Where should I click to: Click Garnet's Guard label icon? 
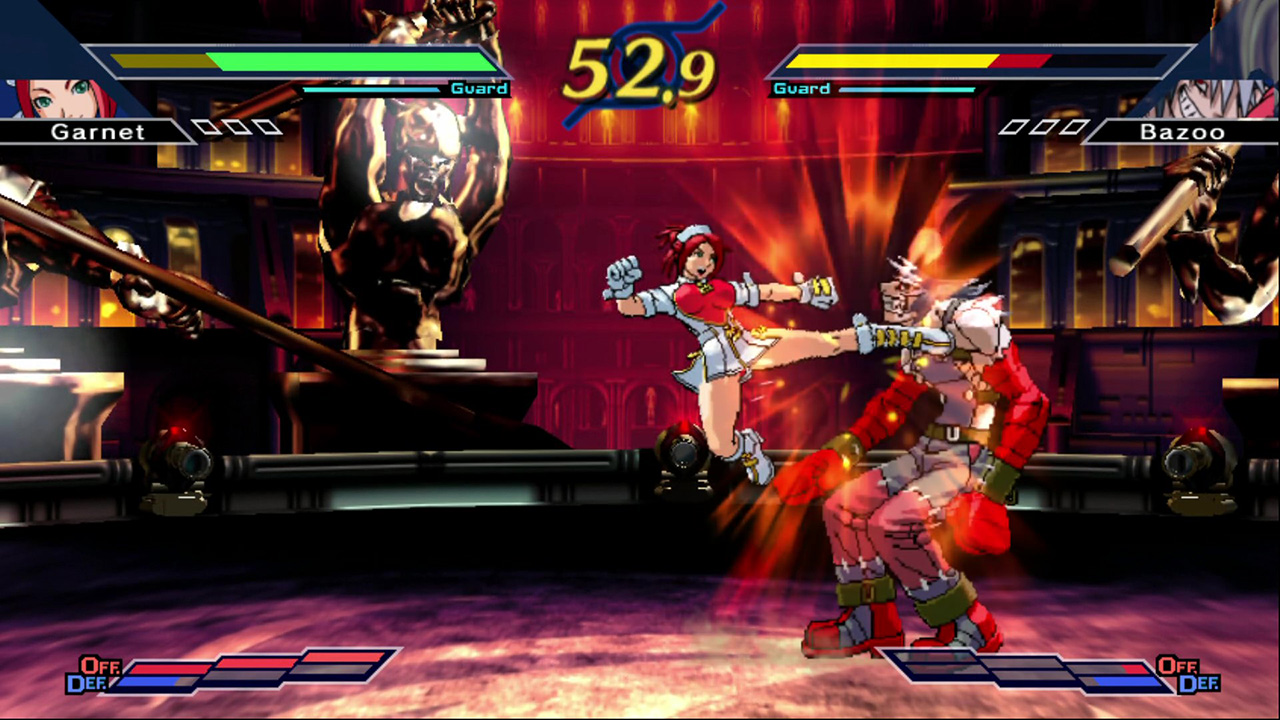pos(478,88)
